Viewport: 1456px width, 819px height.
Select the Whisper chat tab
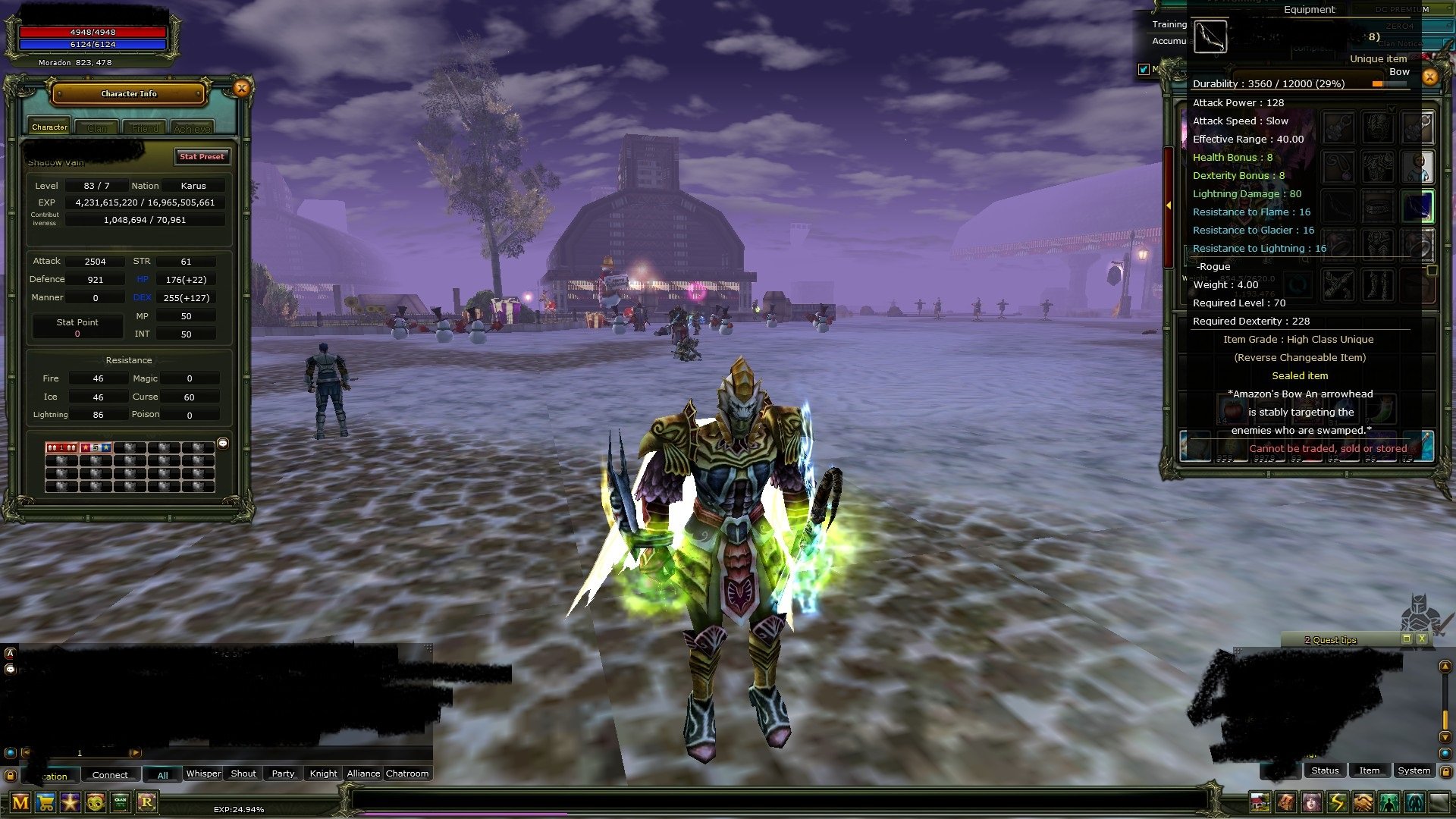(x=202, y=773)
